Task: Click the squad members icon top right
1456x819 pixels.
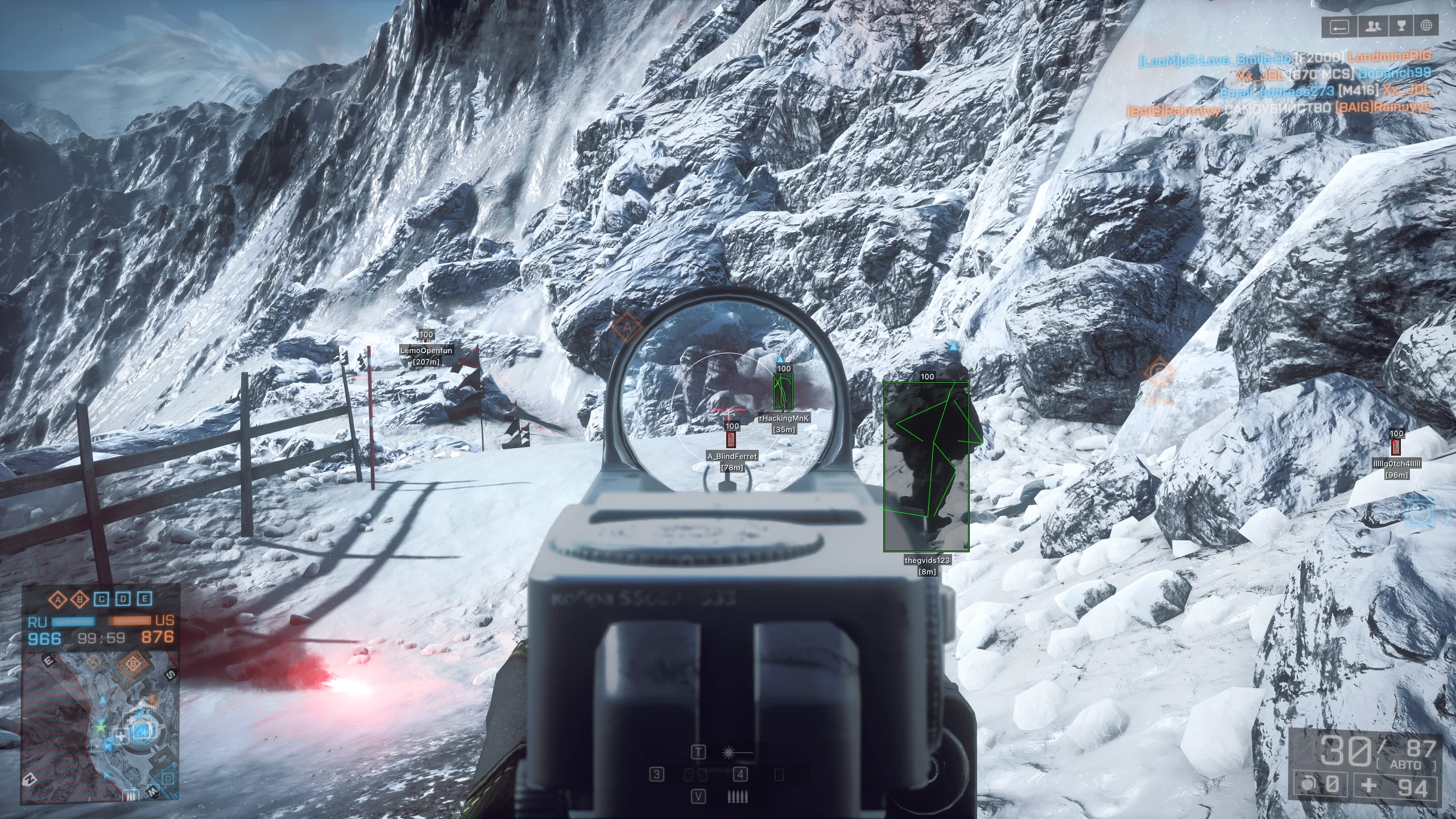Action: [x=1373, y=26]
